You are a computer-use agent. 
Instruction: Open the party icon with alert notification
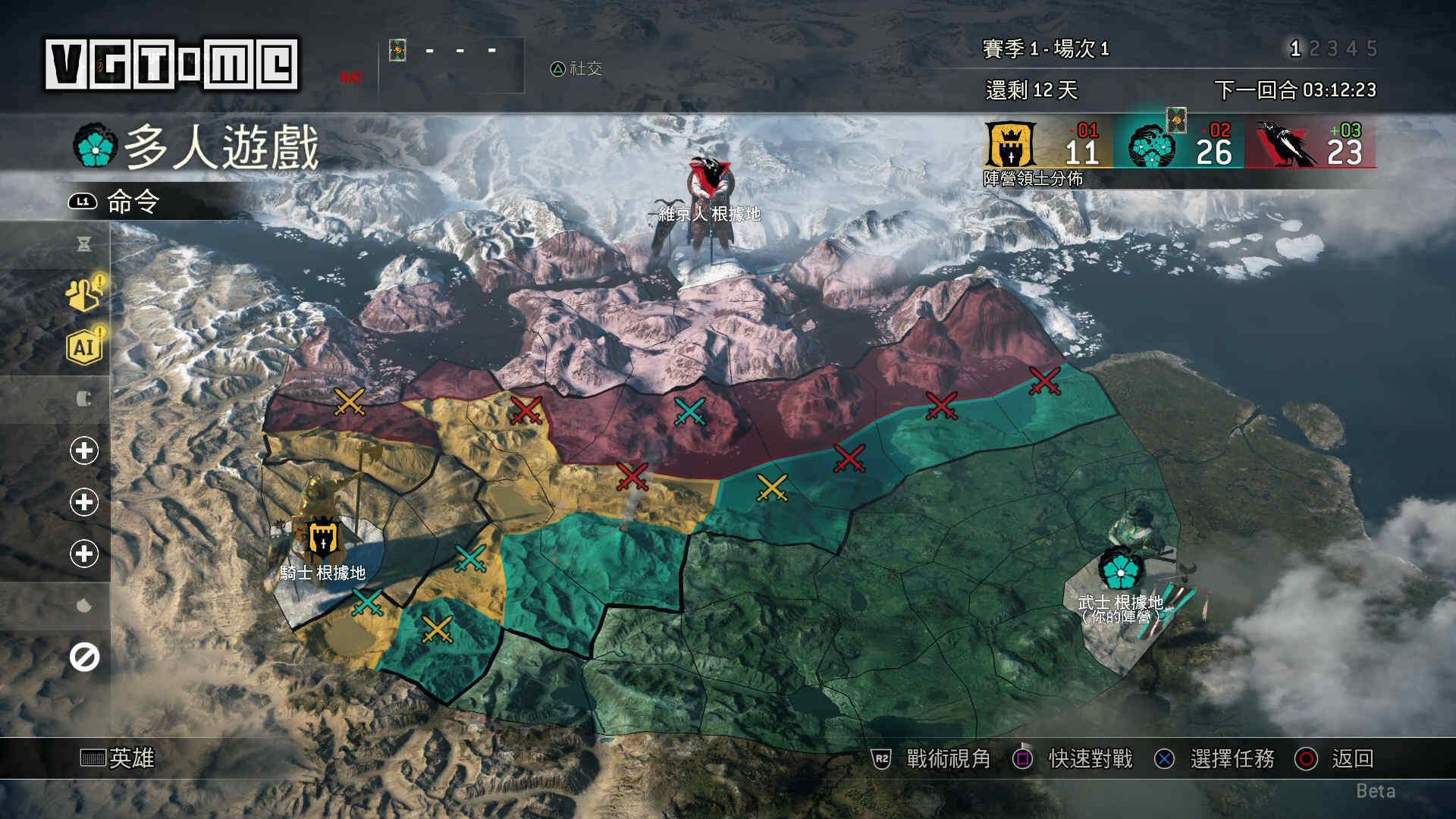86,296
